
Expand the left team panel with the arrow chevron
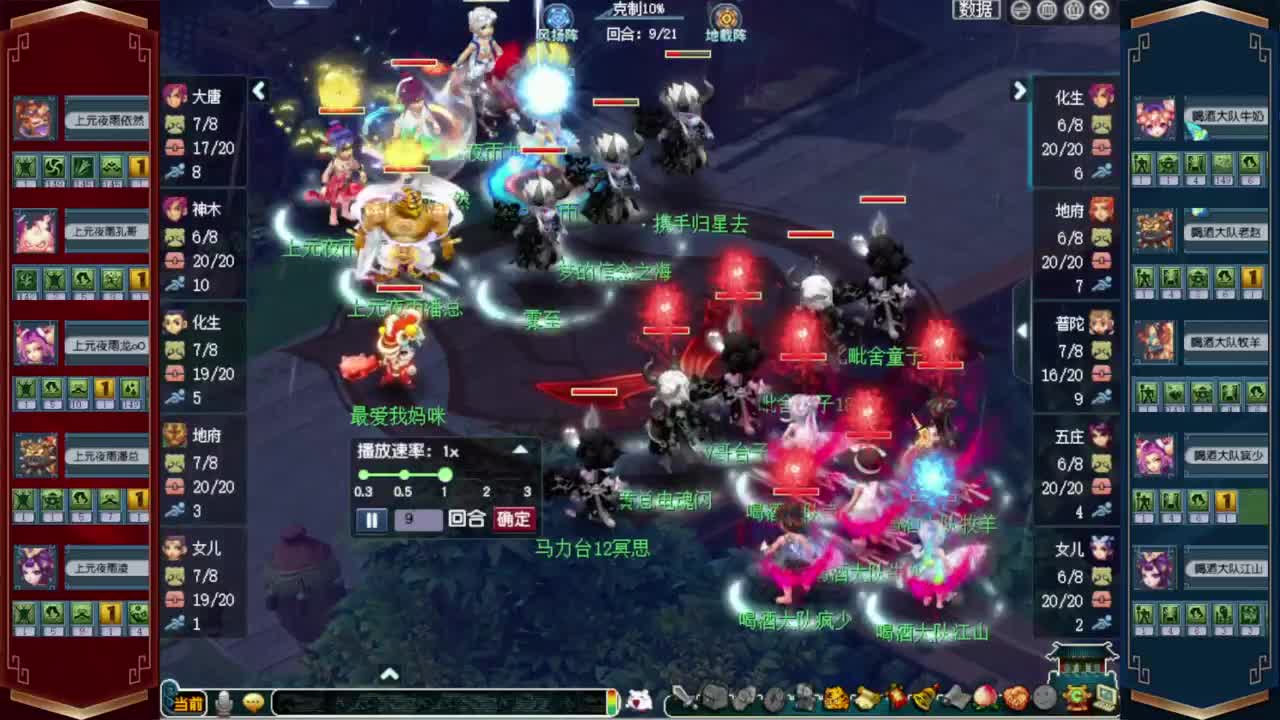point(260,91)
